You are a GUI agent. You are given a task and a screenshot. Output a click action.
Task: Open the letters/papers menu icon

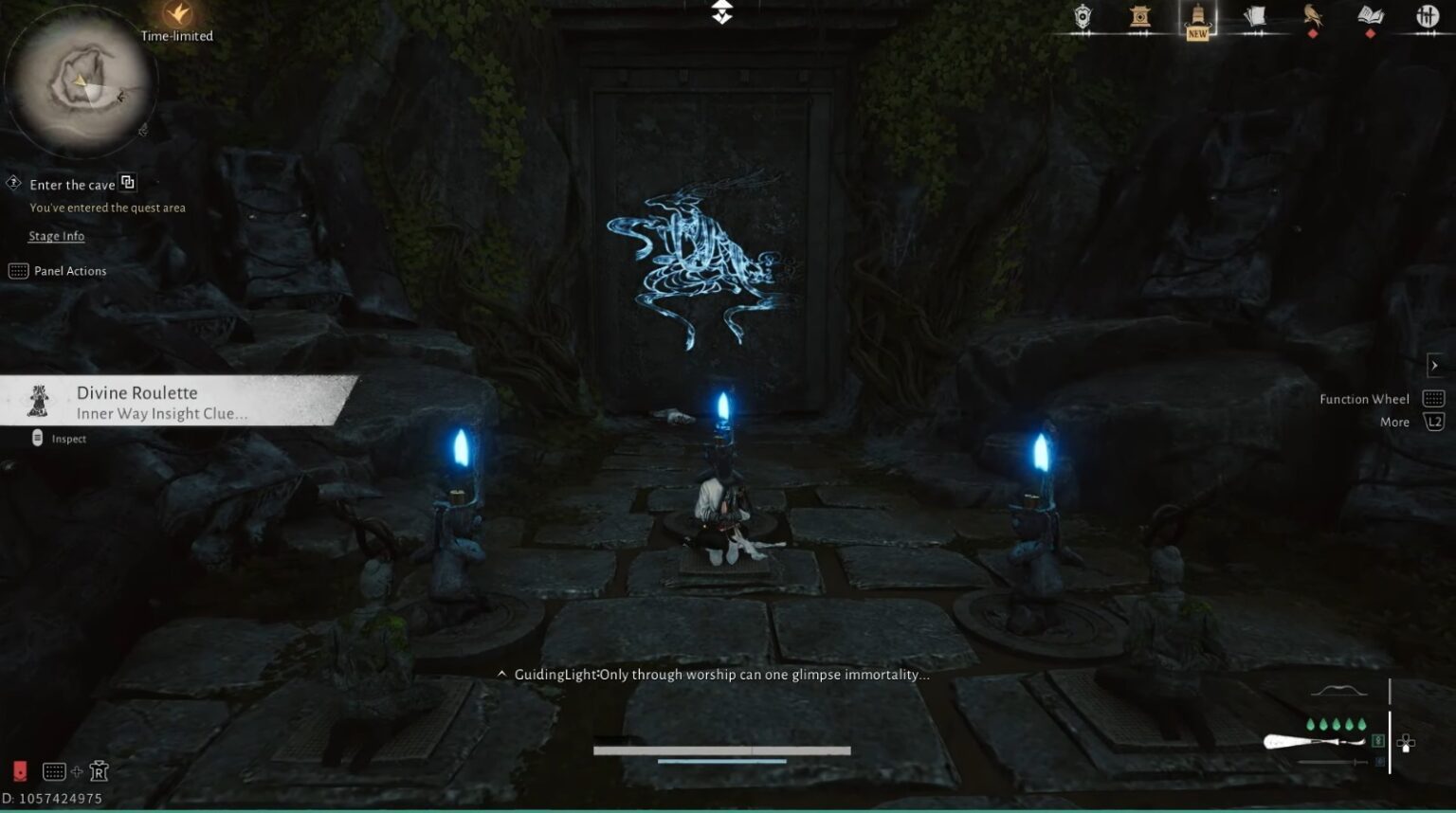[x=1254, y=17]
